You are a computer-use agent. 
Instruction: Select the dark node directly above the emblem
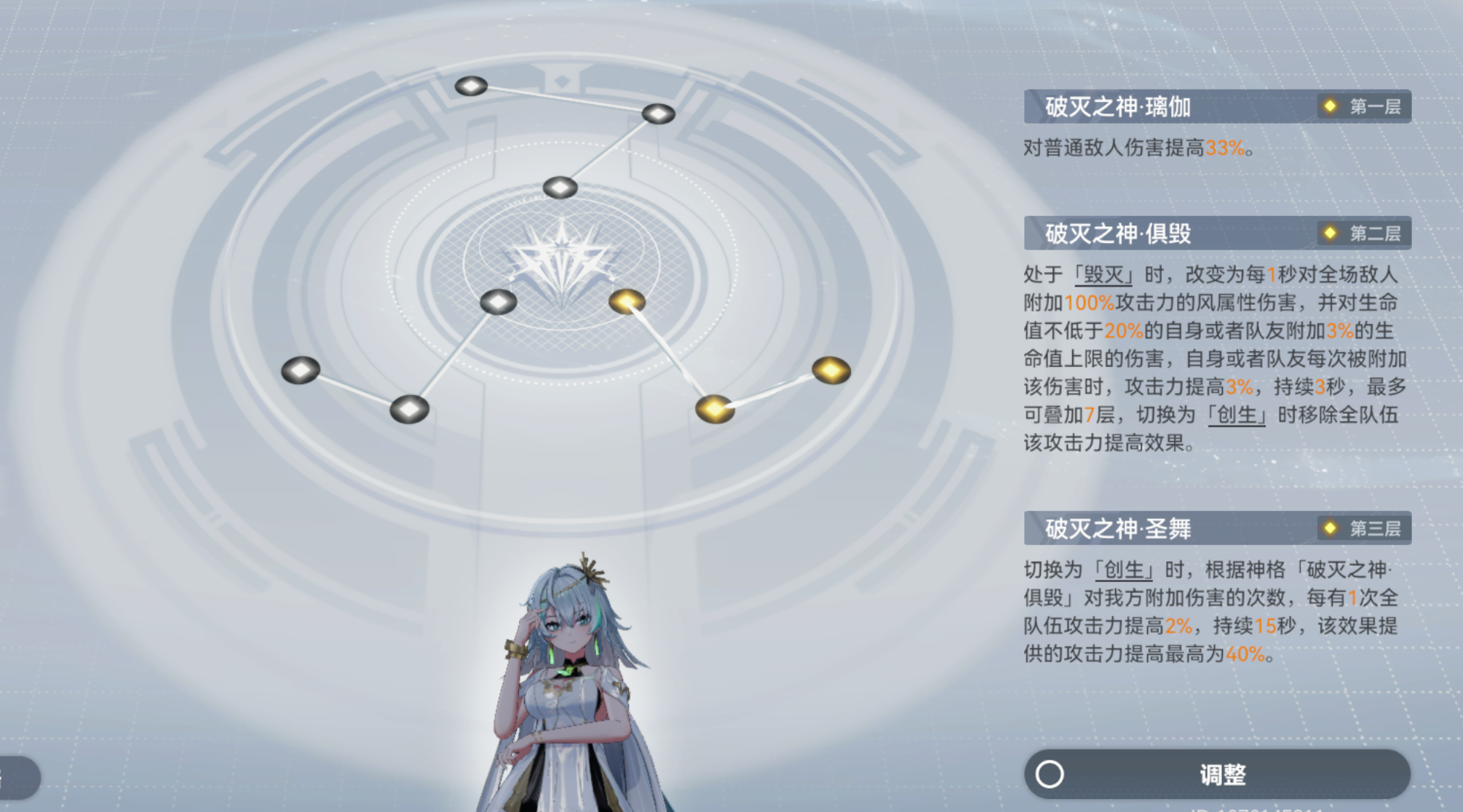coord(560,187)
